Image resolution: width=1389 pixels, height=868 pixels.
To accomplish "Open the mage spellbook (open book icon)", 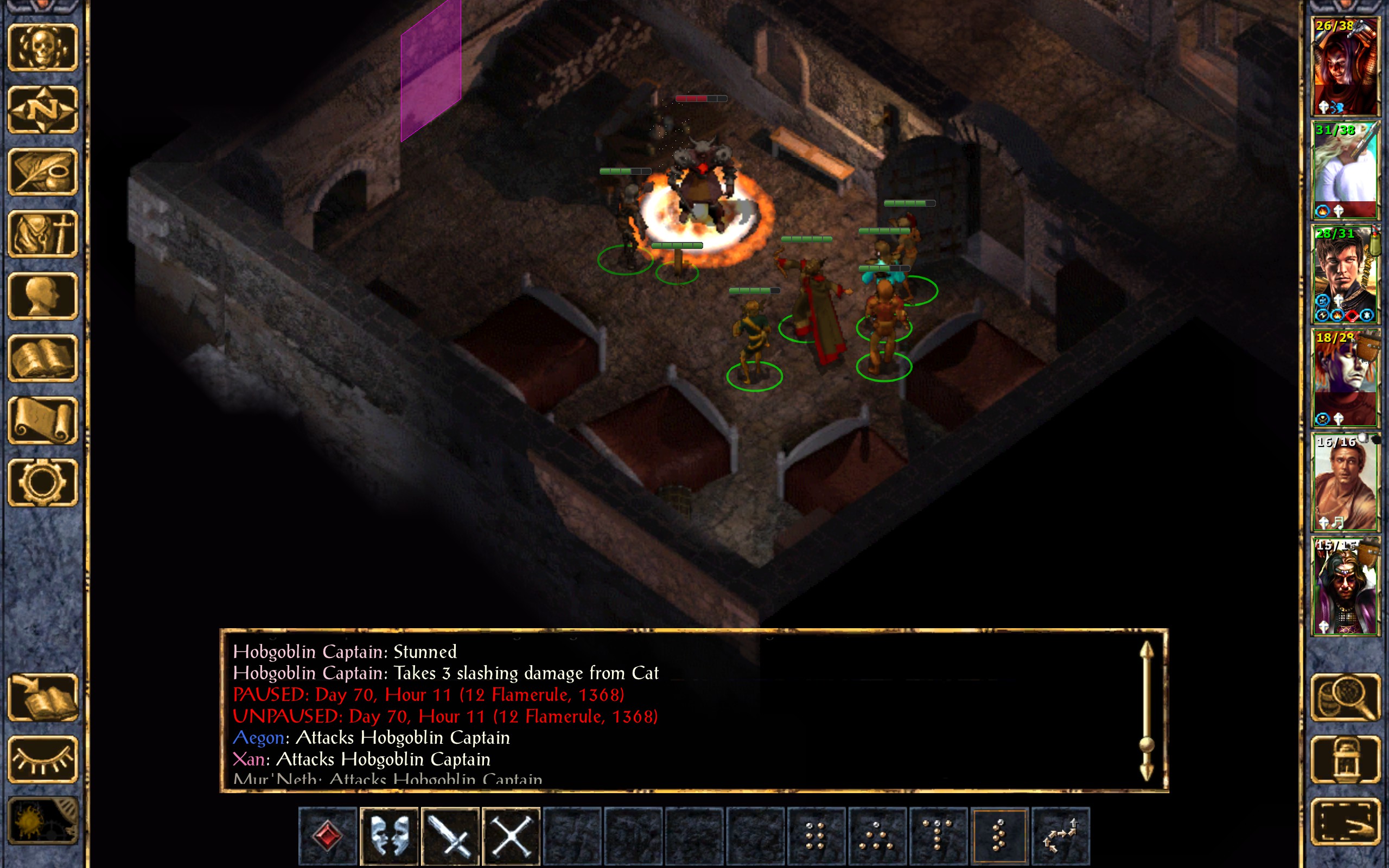I will (x=43, y=358).
